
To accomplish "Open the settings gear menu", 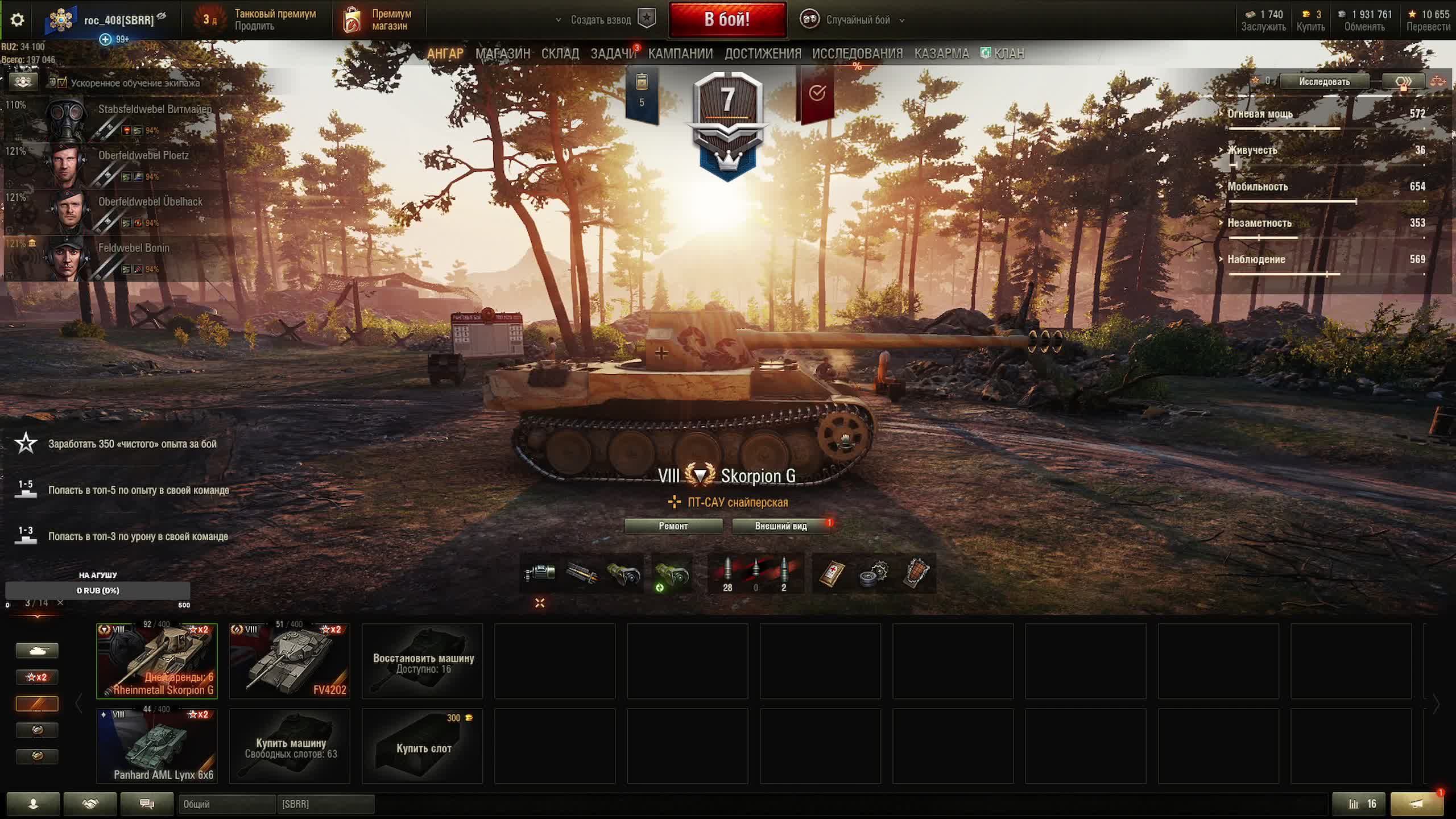I will click(x=17, y=20).
